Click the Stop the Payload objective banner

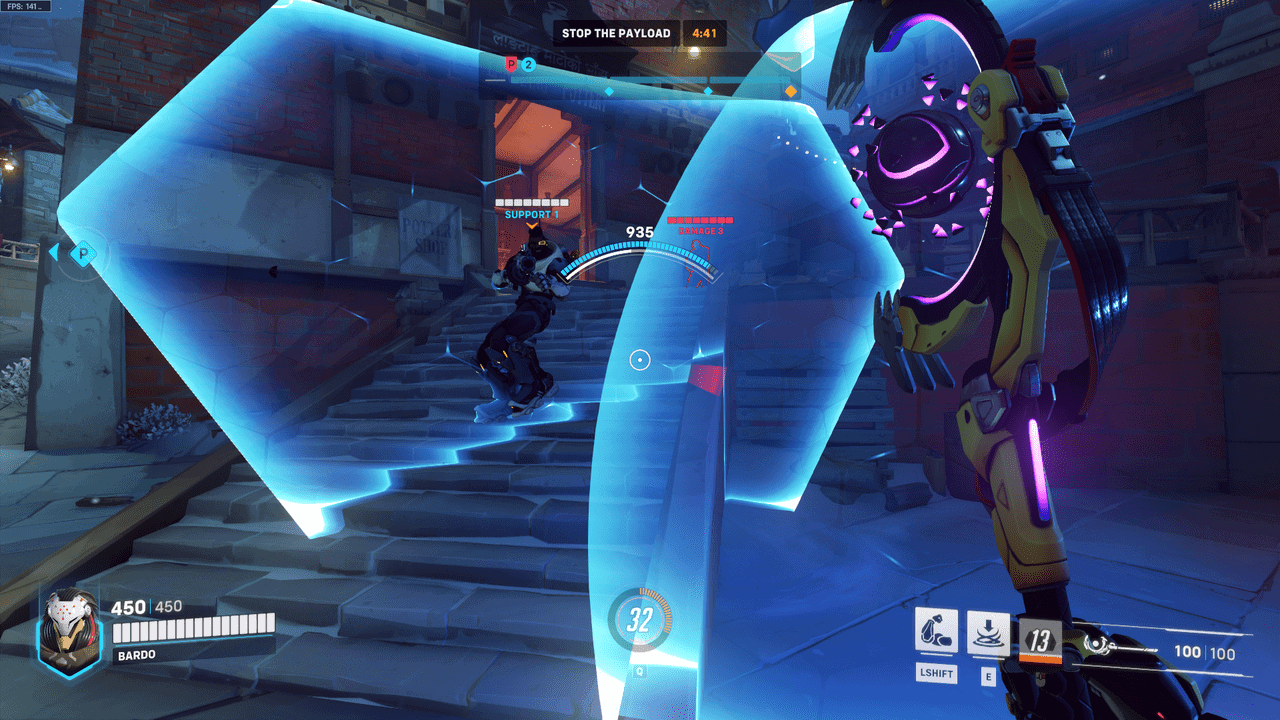click(616, 33)
